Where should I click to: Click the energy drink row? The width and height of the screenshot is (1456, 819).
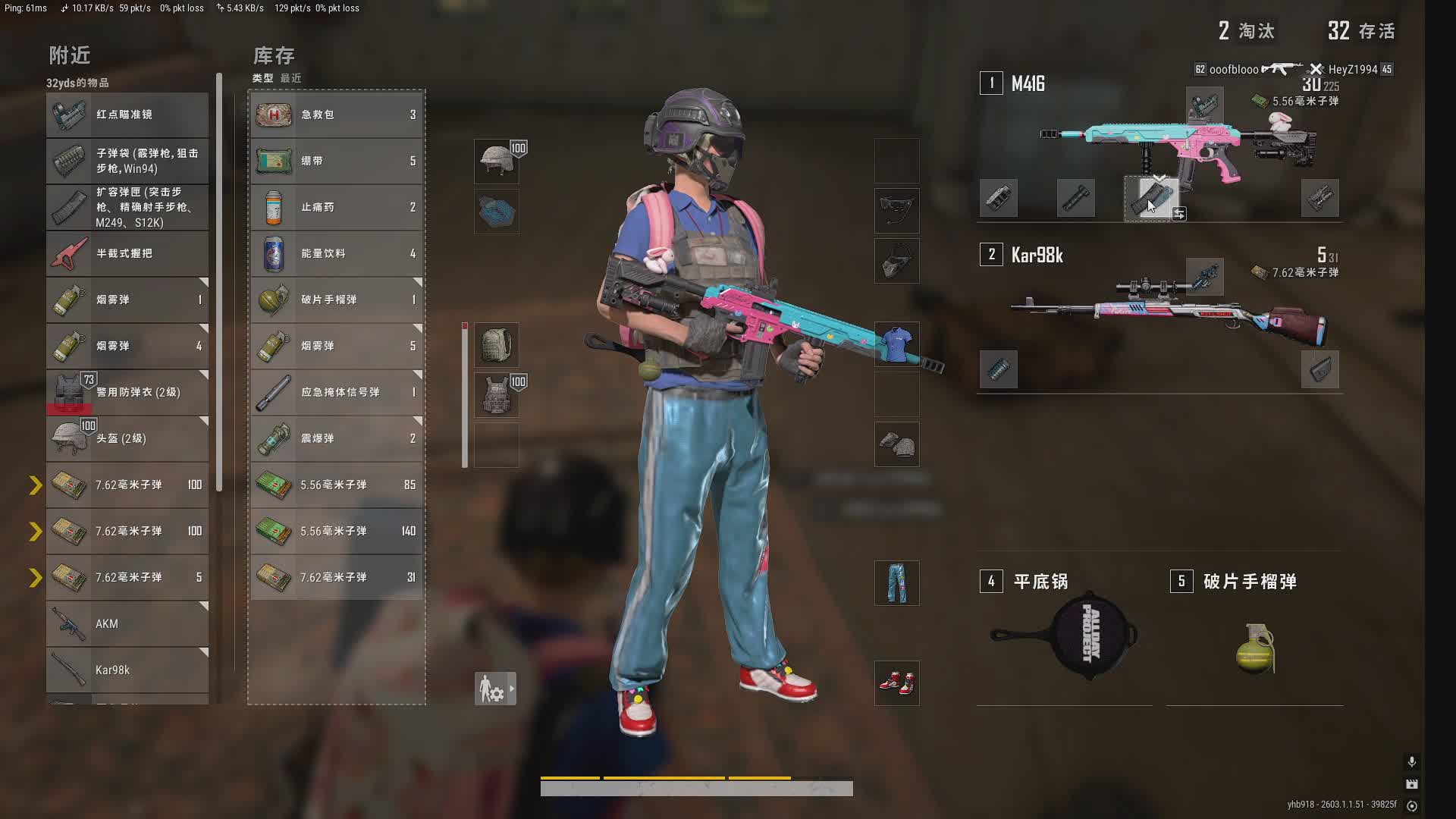(336, 253)
